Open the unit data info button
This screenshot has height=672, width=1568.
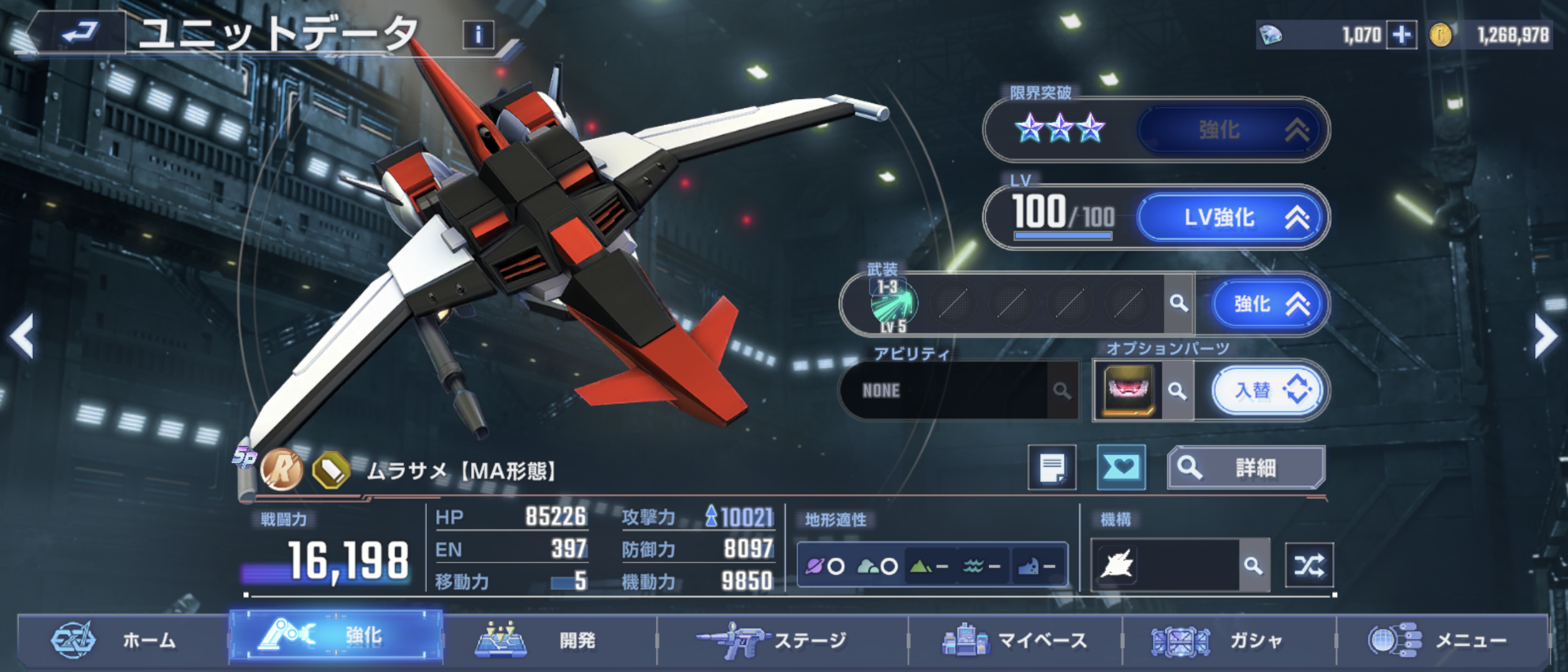pyautogui.click(x=478, y=35)
